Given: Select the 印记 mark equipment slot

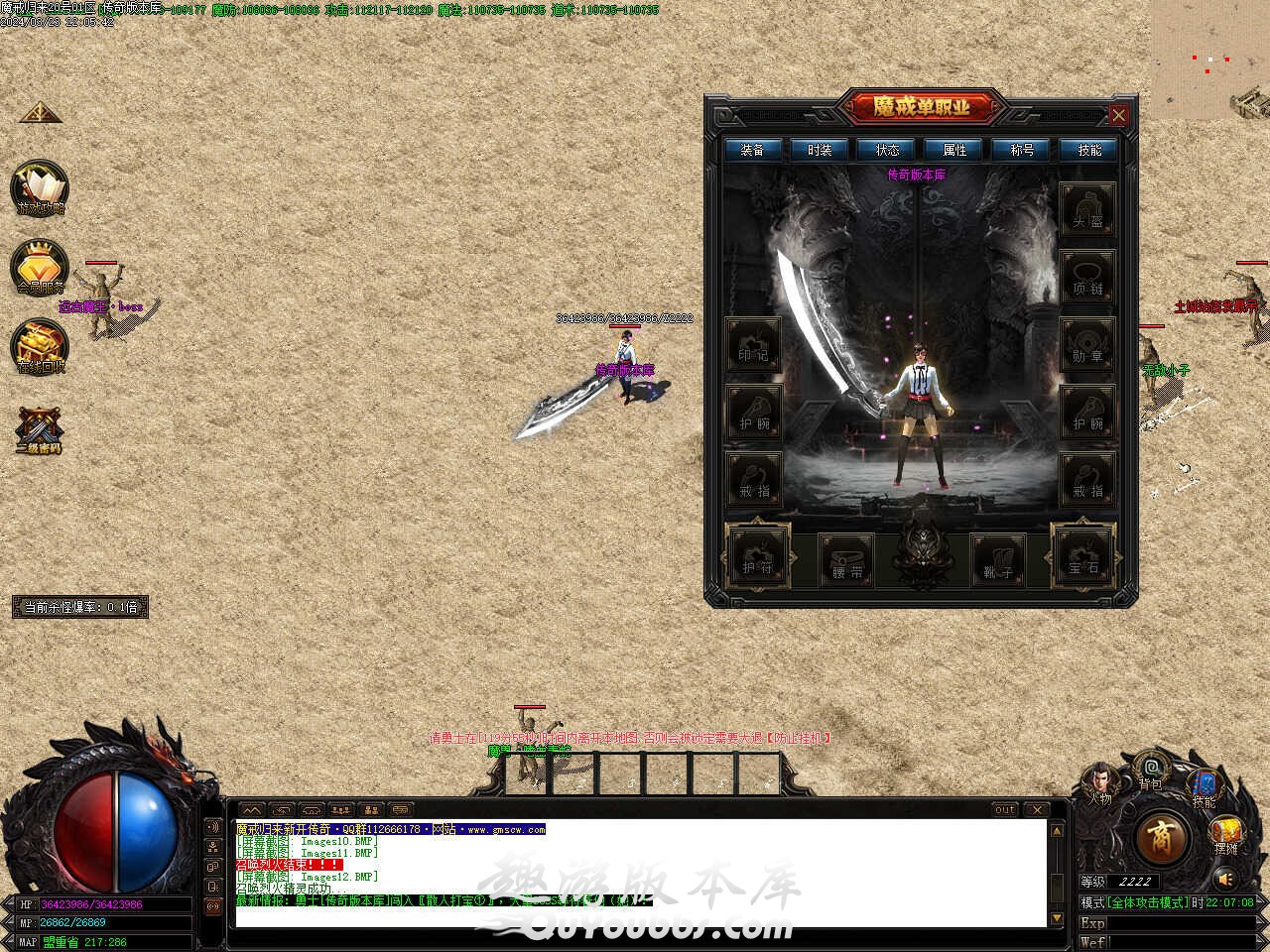Looking at the screenshot, I should point(753,345).
